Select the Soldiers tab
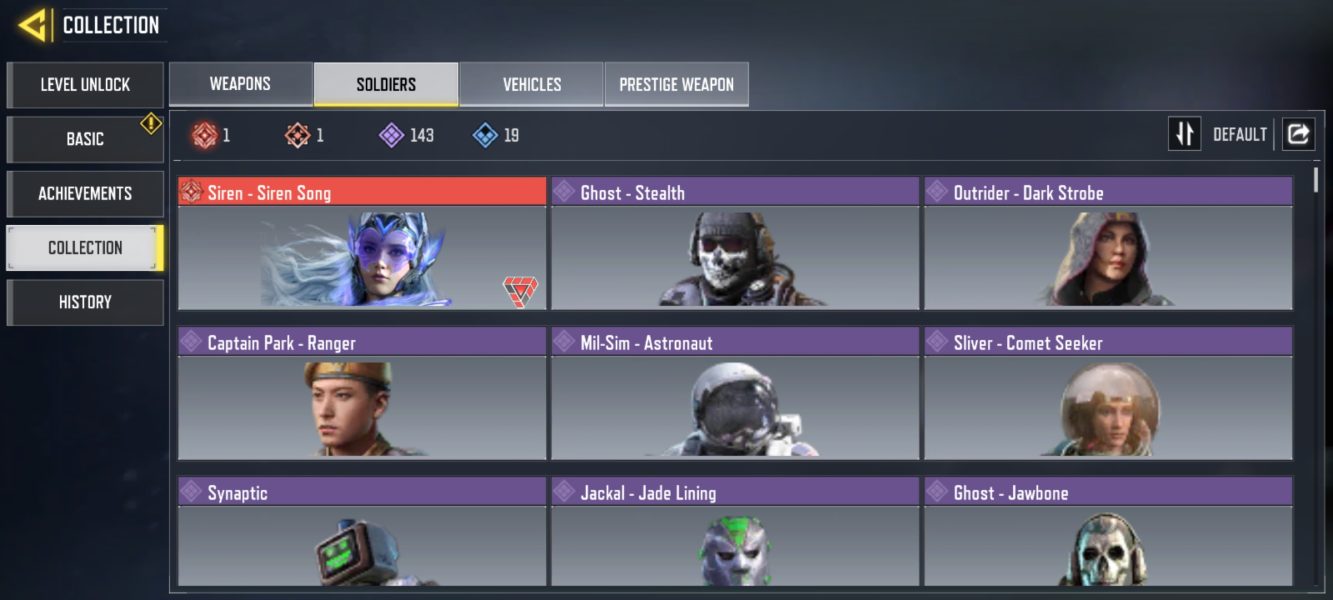The height and width of the screenshot is (600, 1333). pos(386,84)
